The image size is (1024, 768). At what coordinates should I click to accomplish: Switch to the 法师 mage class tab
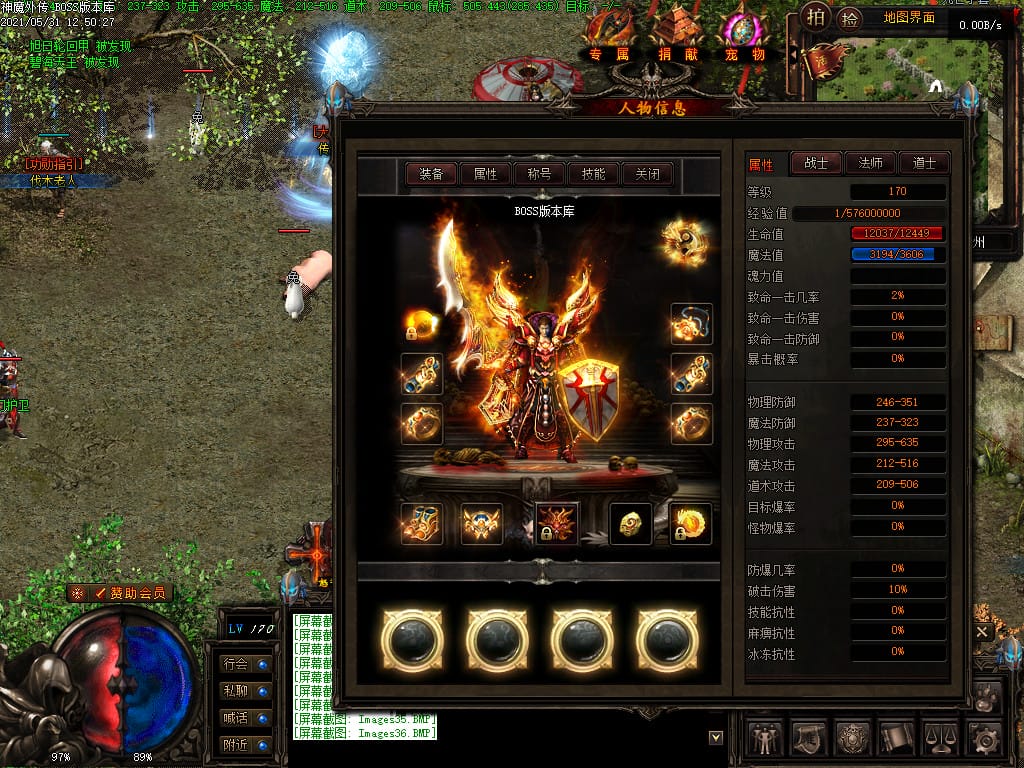click(x=870, y=163)
